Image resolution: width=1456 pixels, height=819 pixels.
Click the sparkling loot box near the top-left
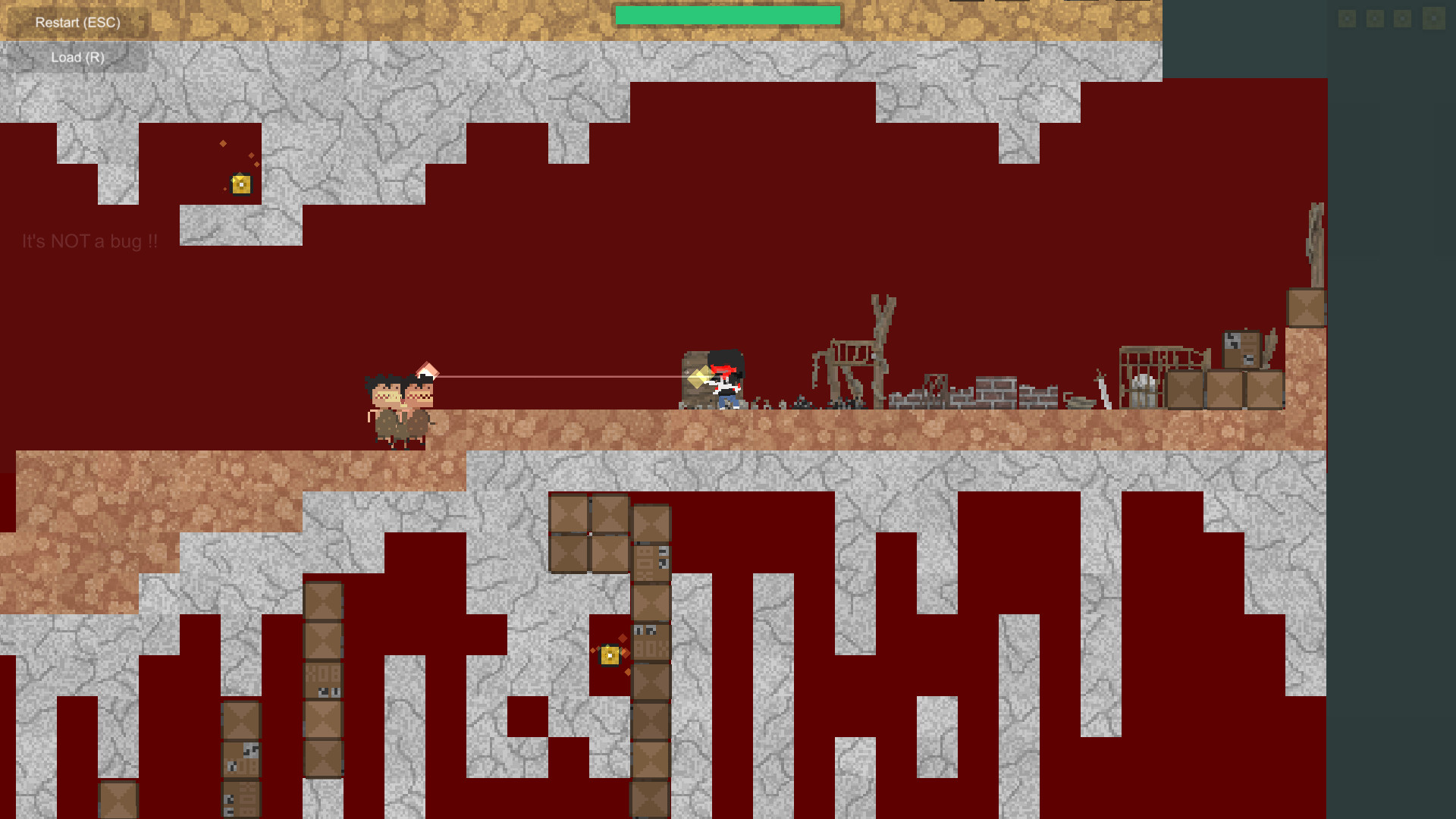[240, 184]
